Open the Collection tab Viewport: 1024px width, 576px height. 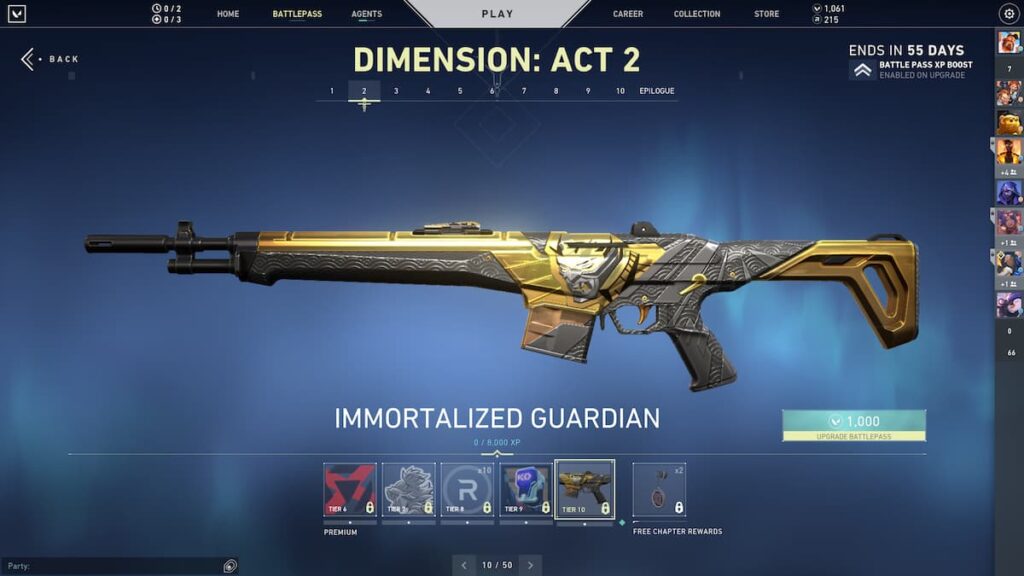697,14
